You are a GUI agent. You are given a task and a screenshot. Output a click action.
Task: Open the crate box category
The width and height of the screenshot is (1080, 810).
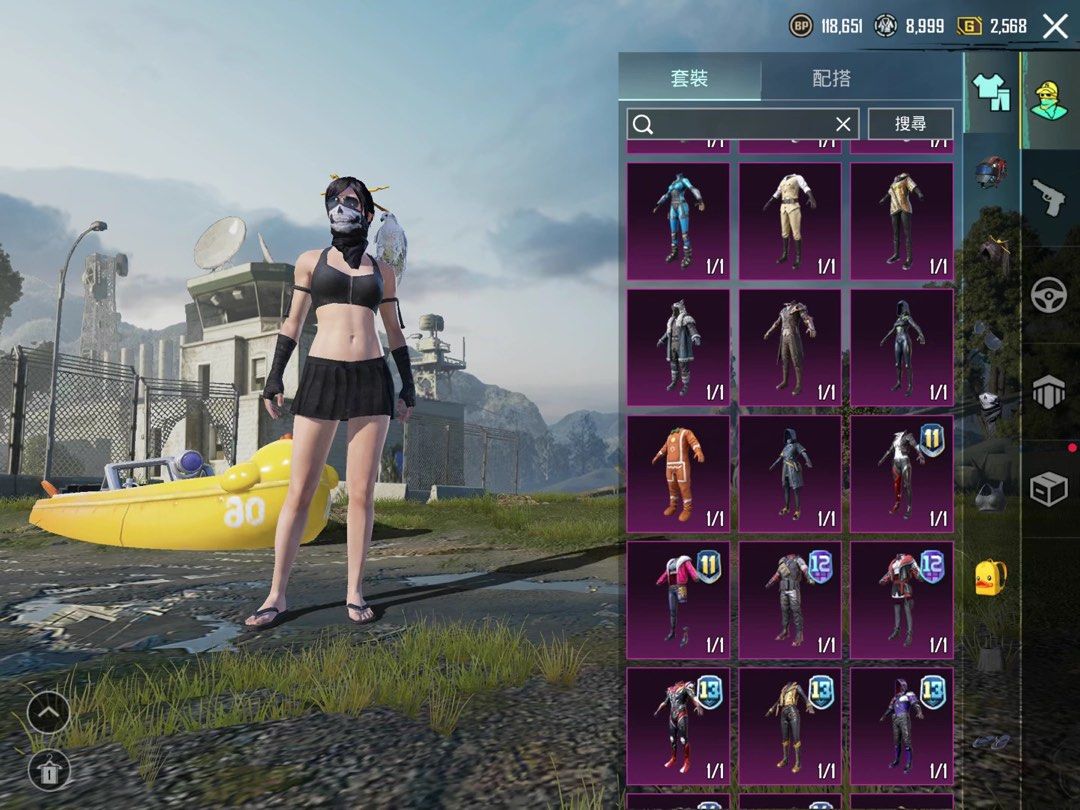pyautogui.click(x=1049, y=488)
